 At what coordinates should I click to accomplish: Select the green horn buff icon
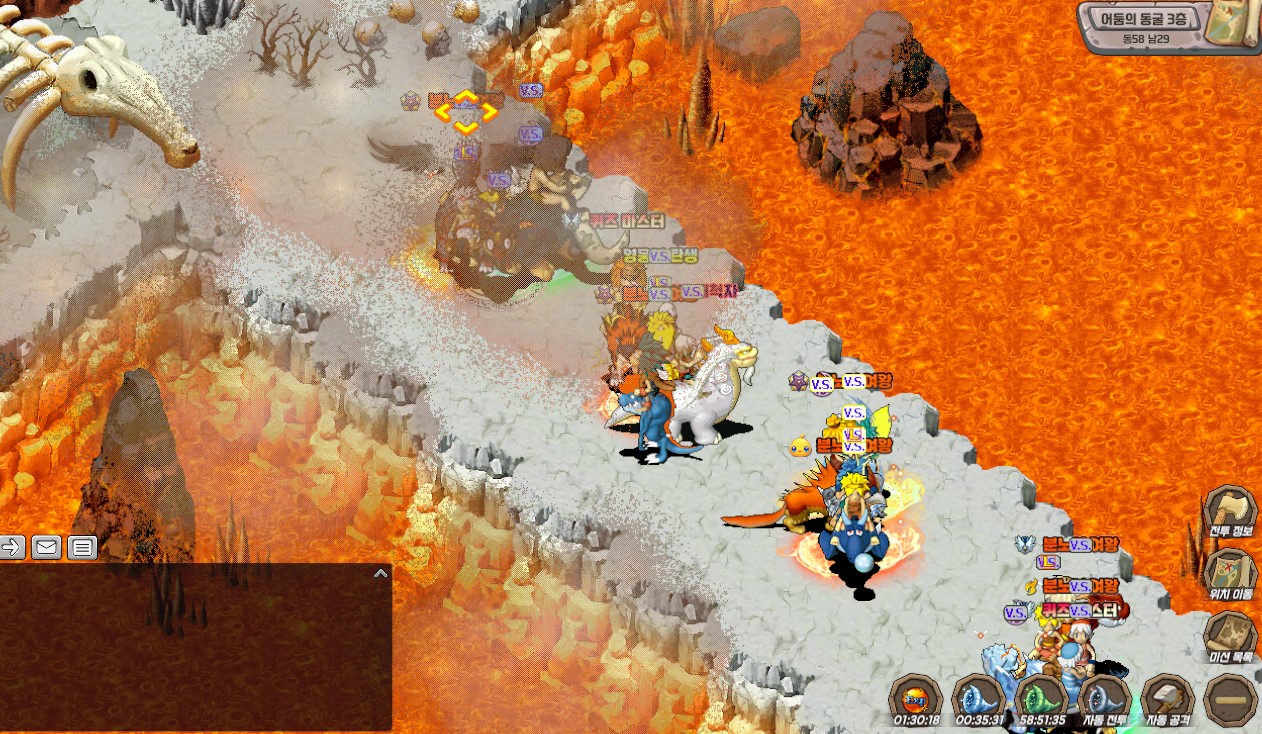click(x=1041, y=697)
